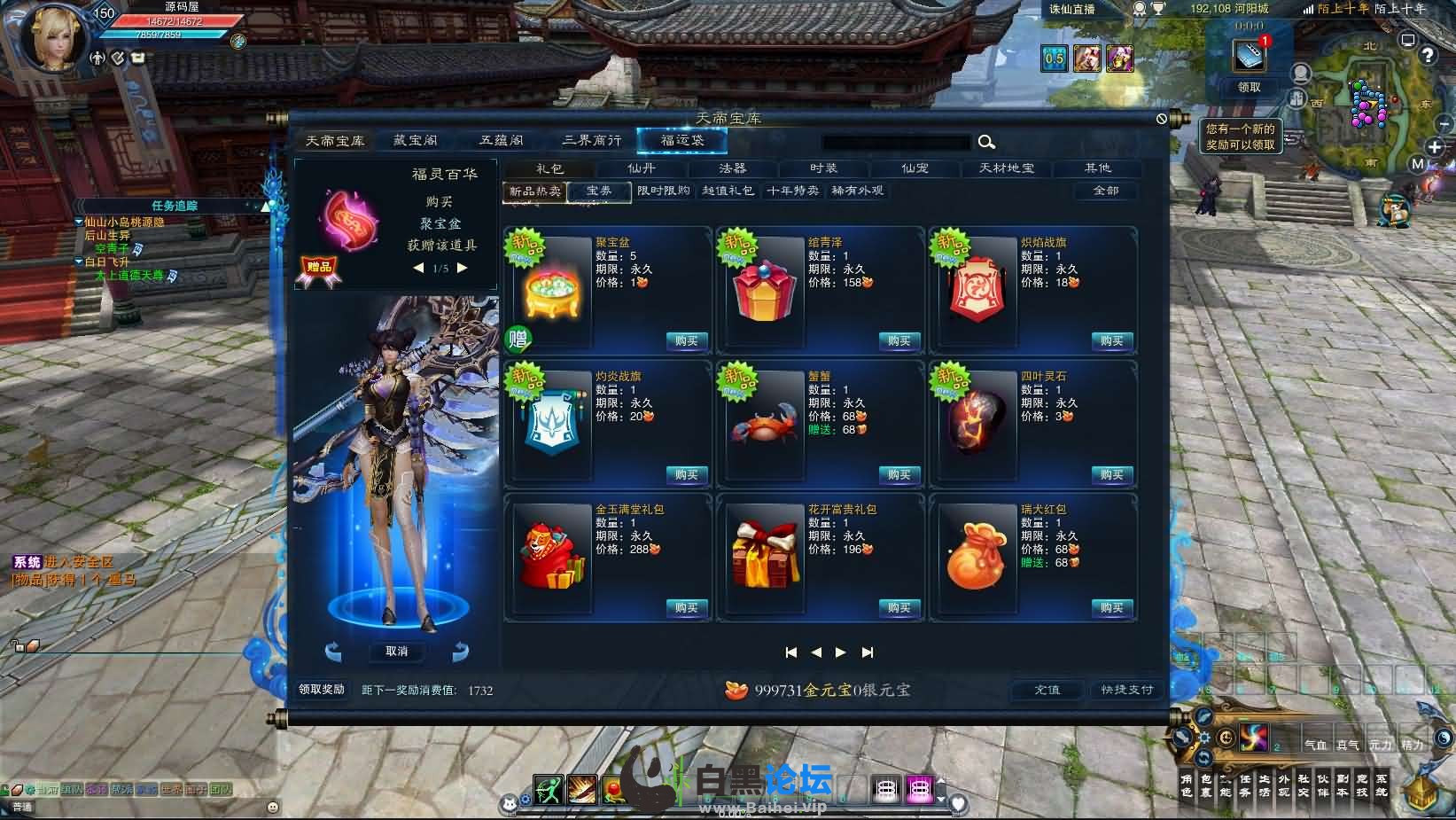Jump to the last shop page
The width and height of the screenshot is (1456, 820).
tap(868, 652)
